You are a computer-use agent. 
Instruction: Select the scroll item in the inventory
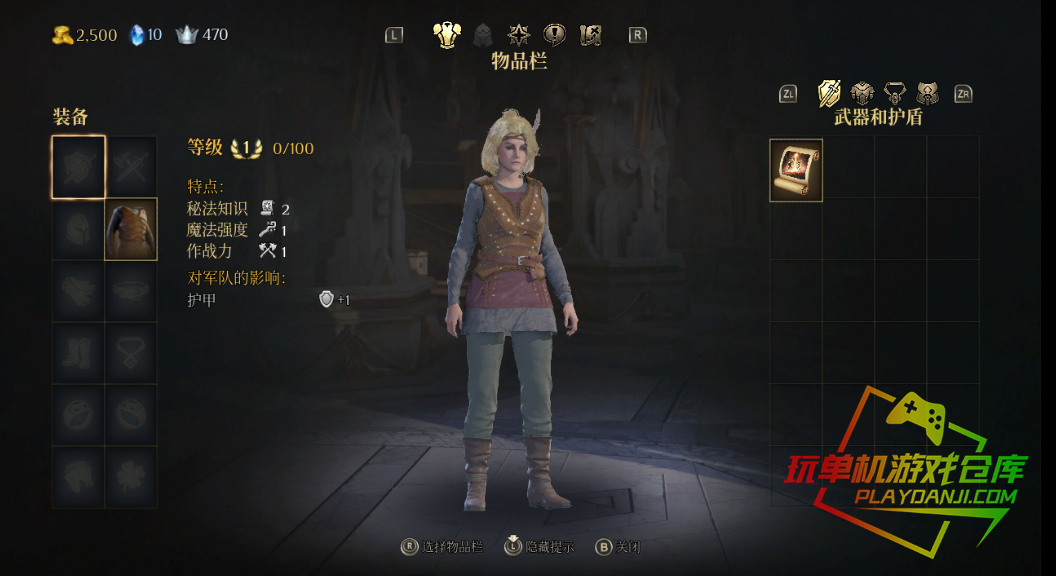(x=796, y=171)
